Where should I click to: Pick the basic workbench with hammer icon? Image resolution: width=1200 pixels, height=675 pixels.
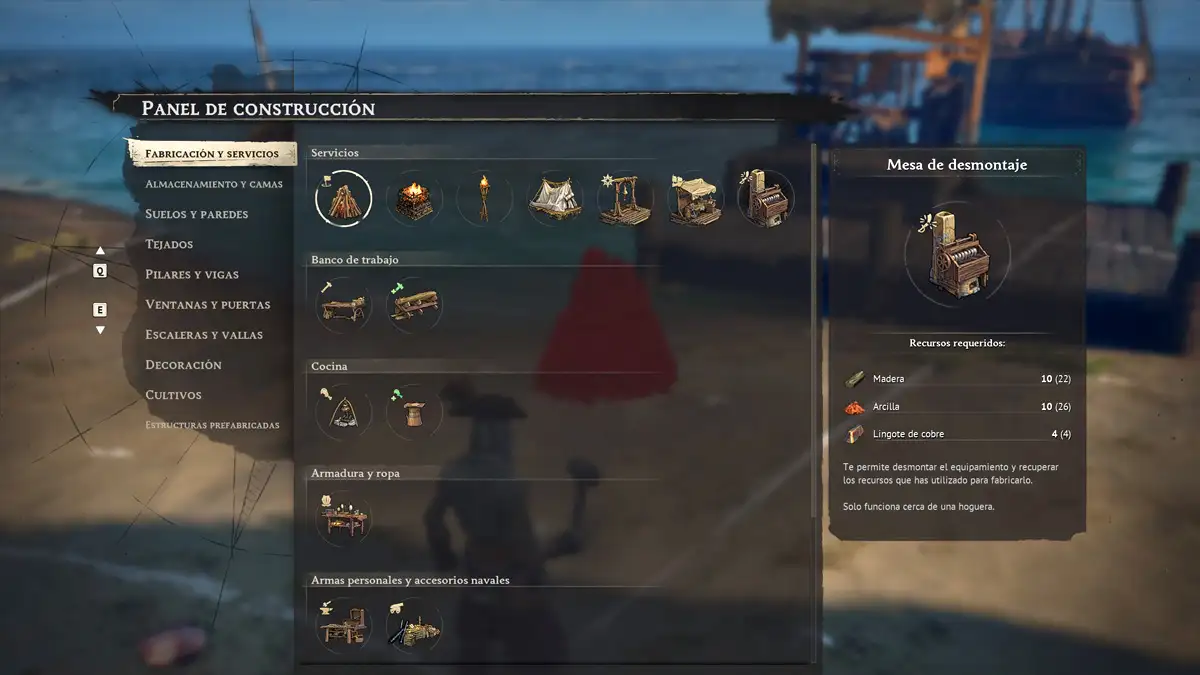(343, 304)
